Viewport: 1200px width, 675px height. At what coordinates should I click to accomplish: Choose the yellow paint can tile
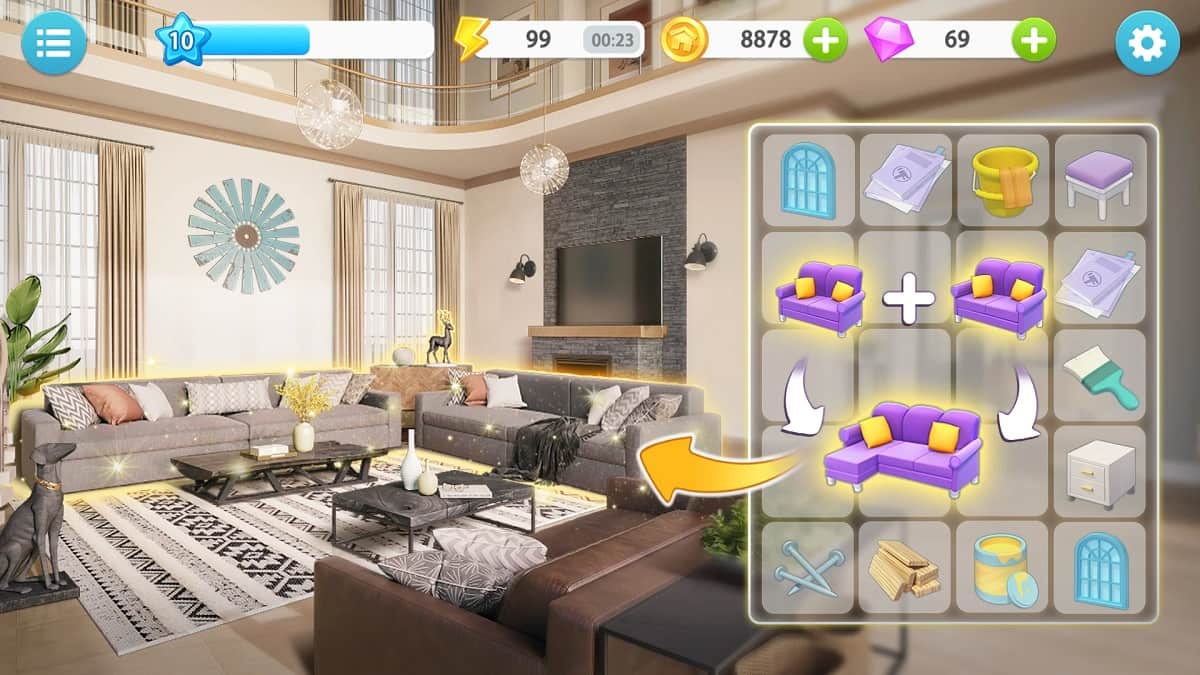click(1003, 568)
